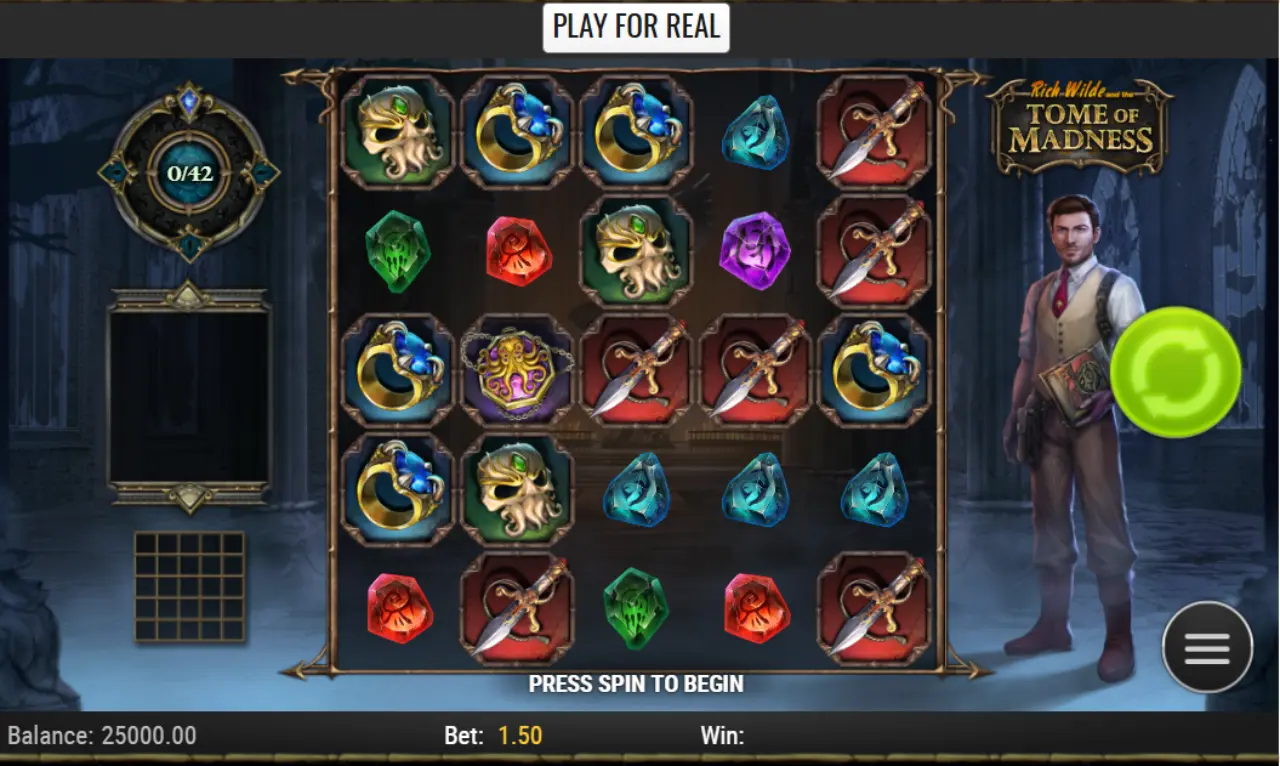
Task: Click the PLAY FOR REAL button
Action: click(x=637, y=27)
